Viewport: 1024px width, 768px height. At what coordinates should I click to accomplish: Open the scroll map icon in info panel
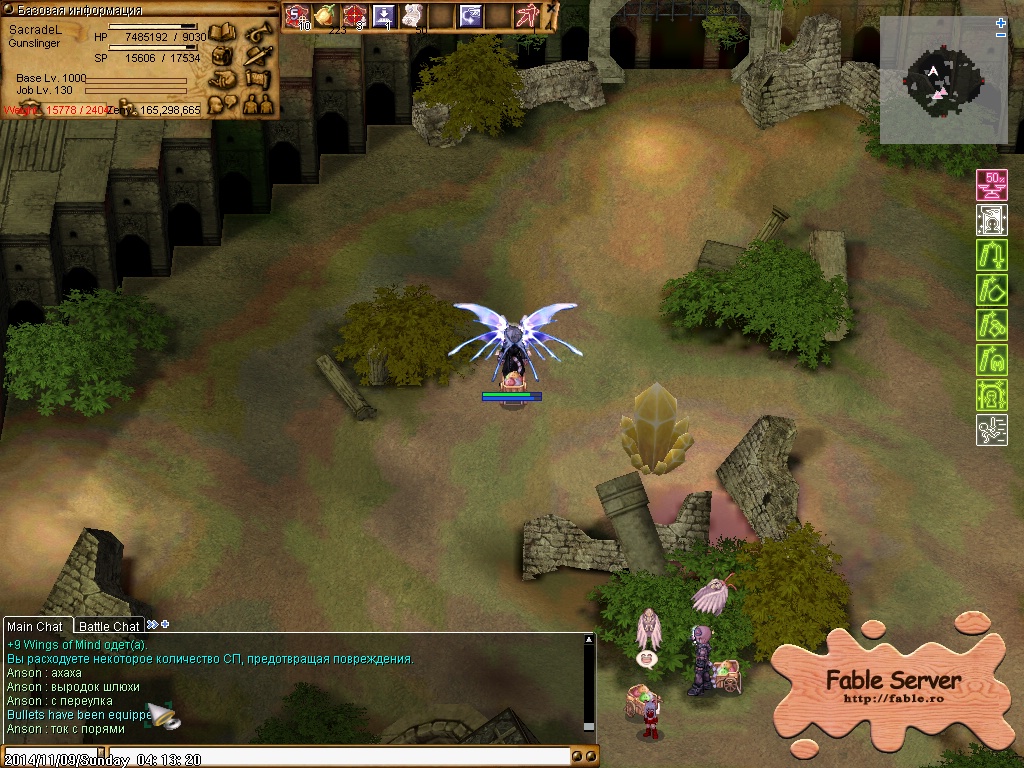259,78
